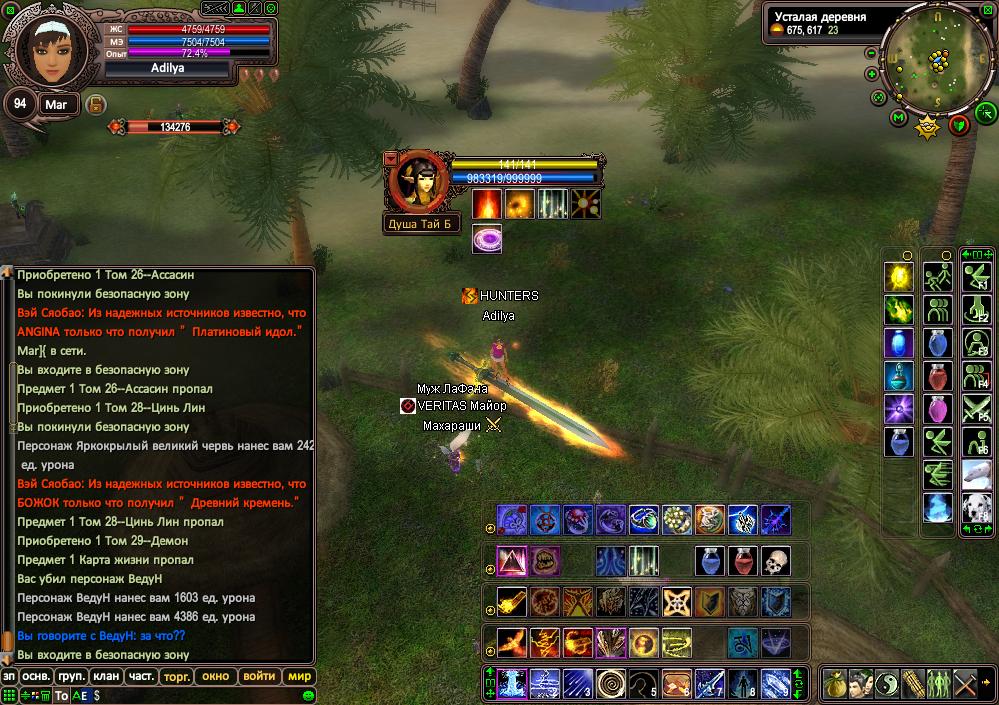Open the yin-yang menu icon

pos(889,685)
